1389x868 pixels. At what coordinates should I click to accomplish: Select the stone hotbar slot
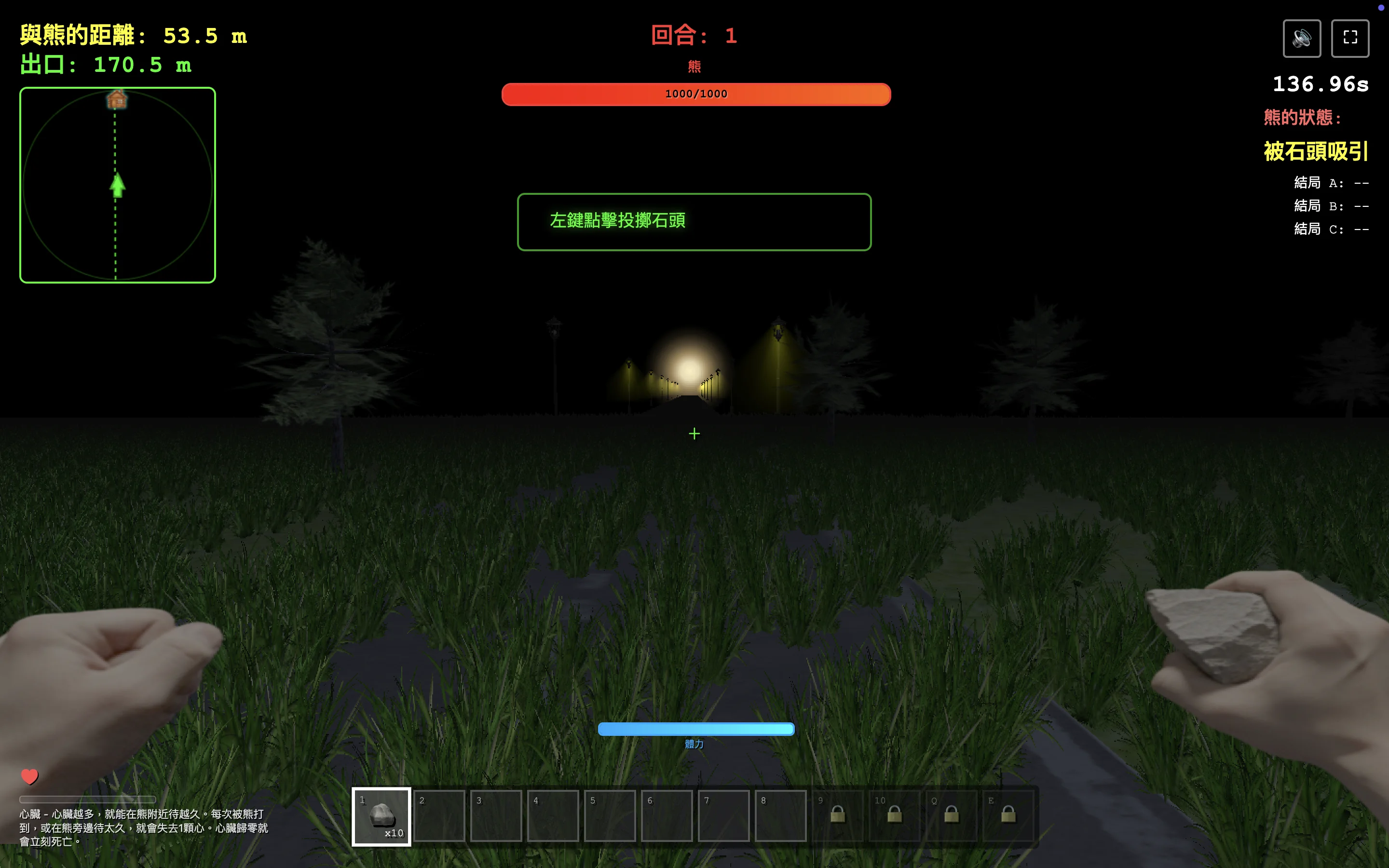381,816
